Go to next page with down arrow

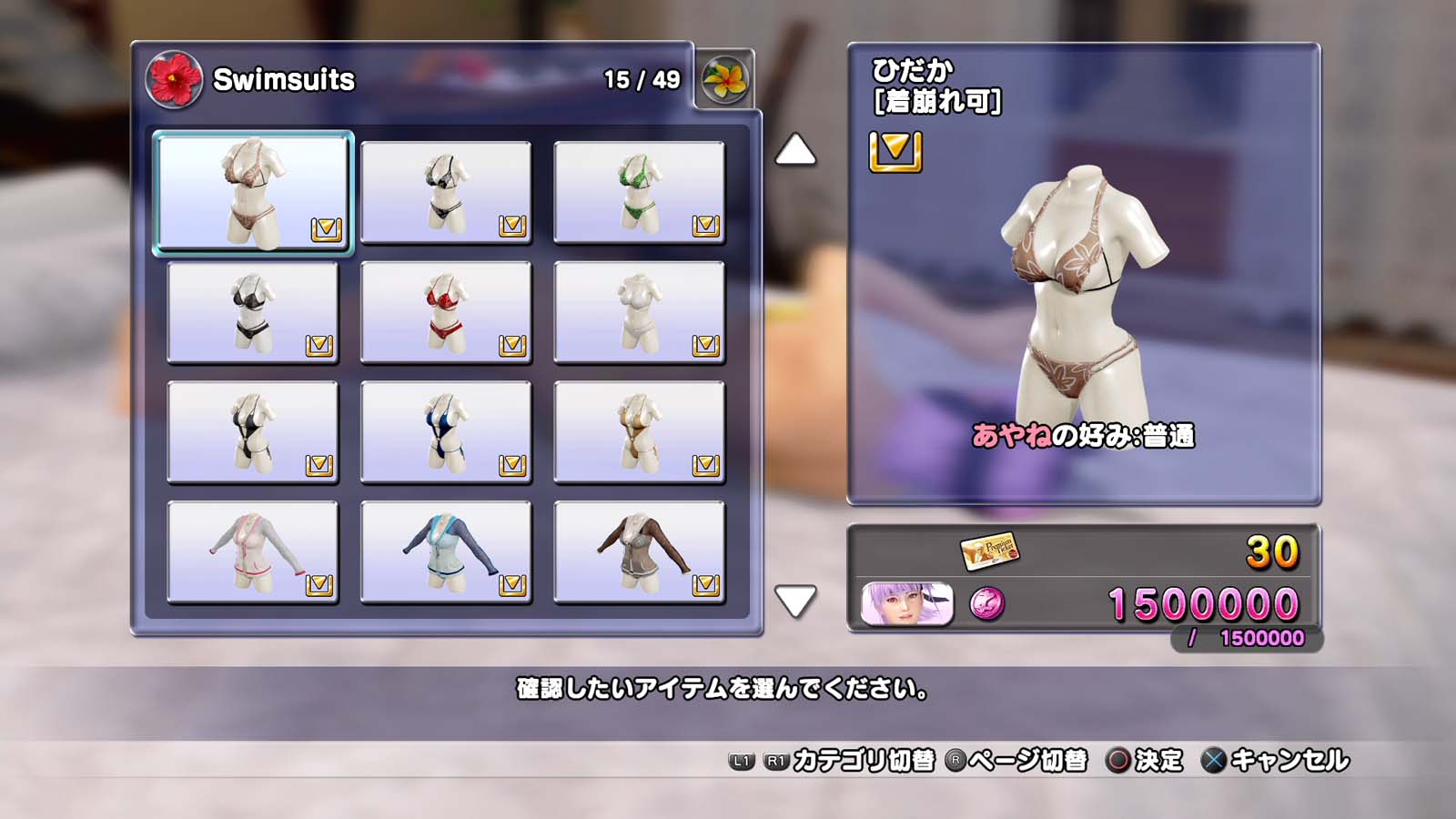[795, 601]
